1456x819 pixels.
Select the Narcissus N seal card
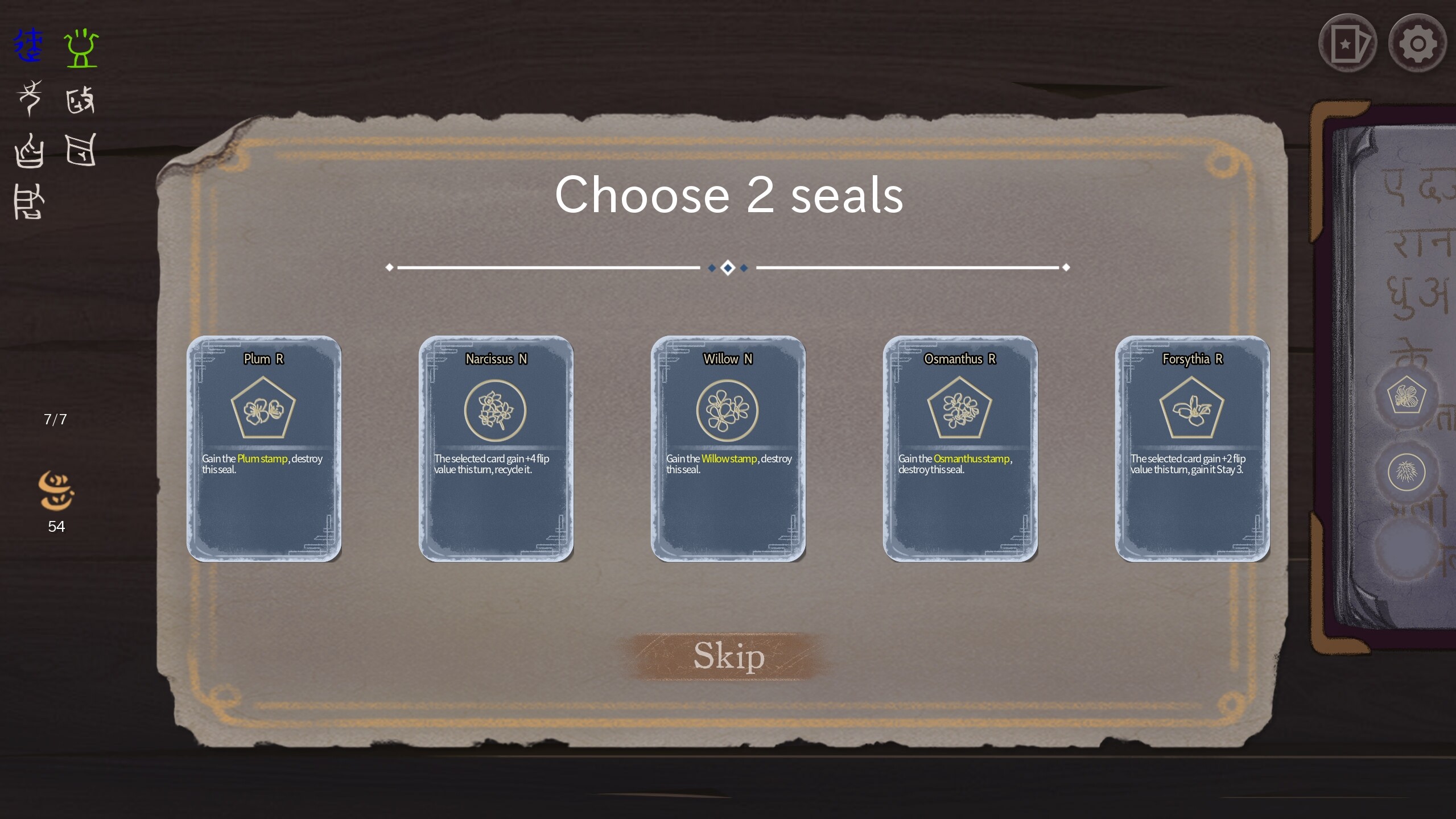pyautogui.click(x=496, y=449)
